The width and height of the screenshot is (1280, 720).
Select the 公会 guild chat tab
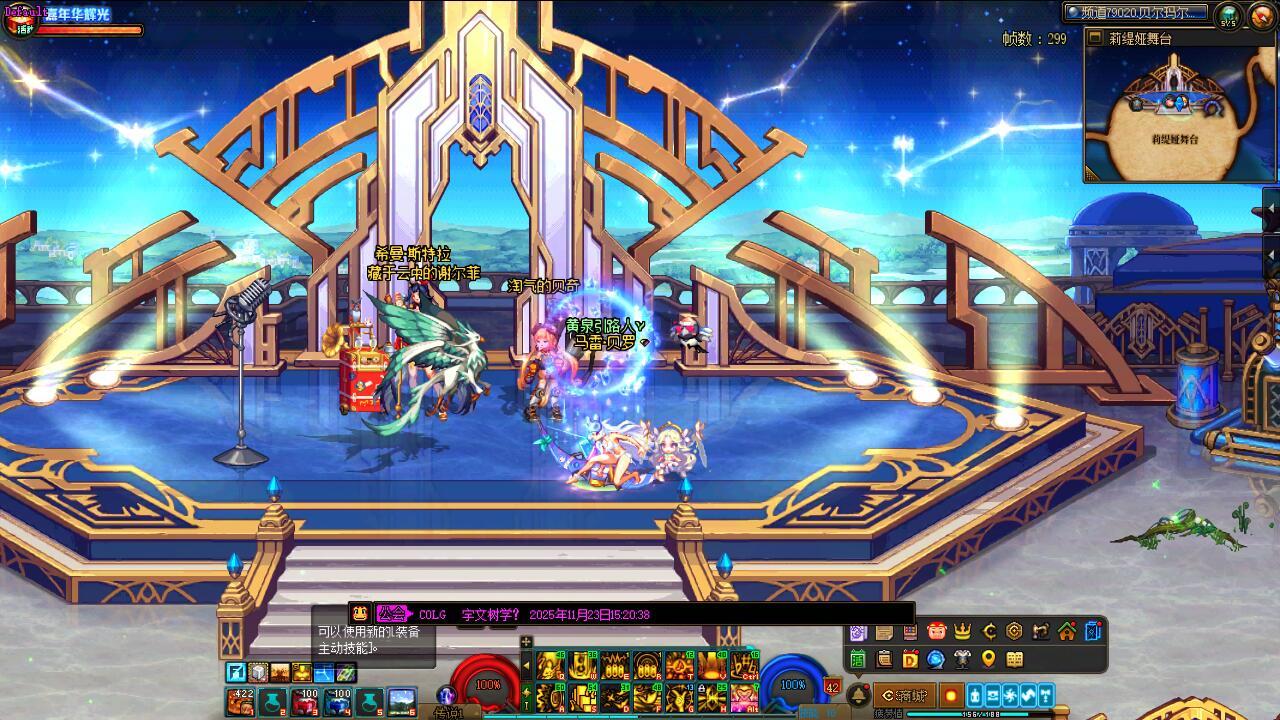[x=392, y=614]
